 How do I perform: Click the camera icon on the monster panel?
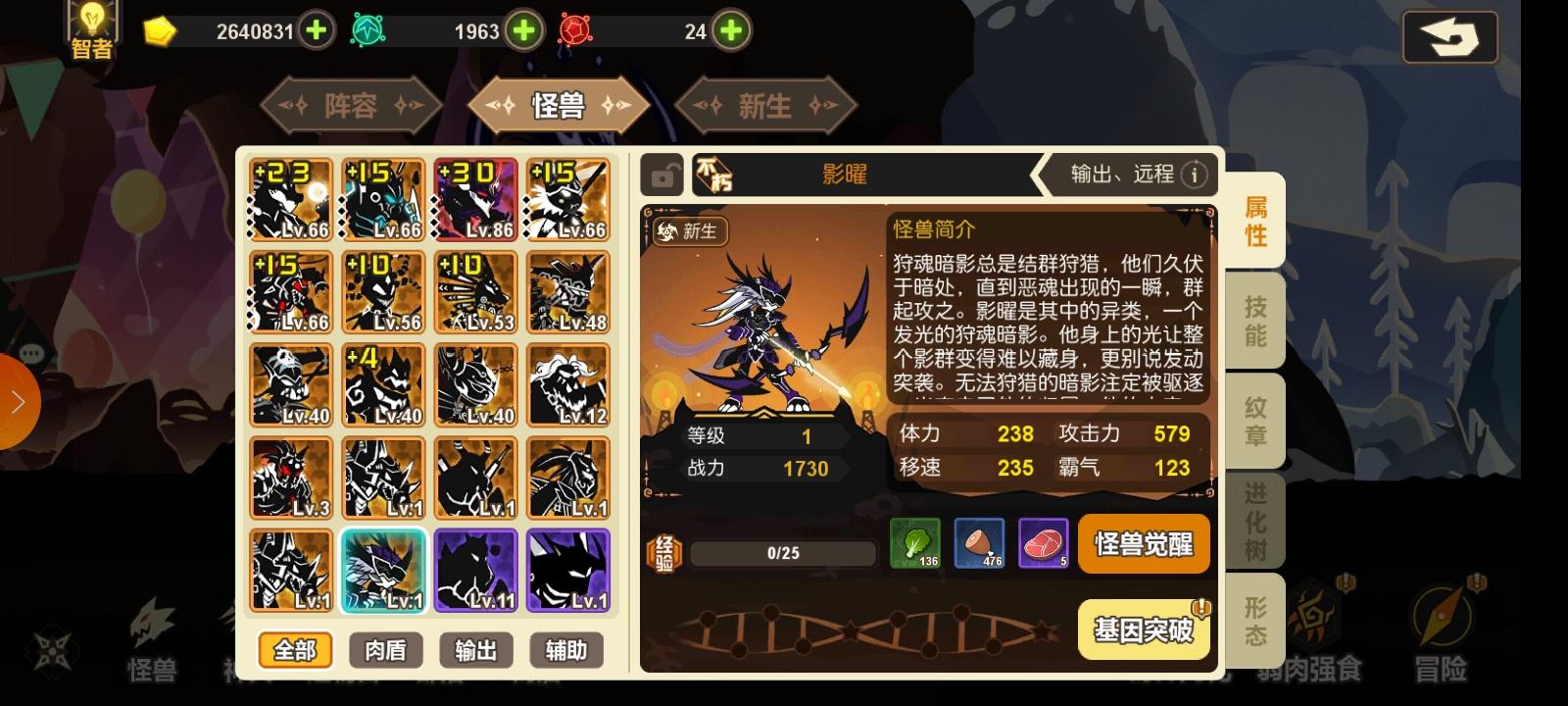coord(665,175)
